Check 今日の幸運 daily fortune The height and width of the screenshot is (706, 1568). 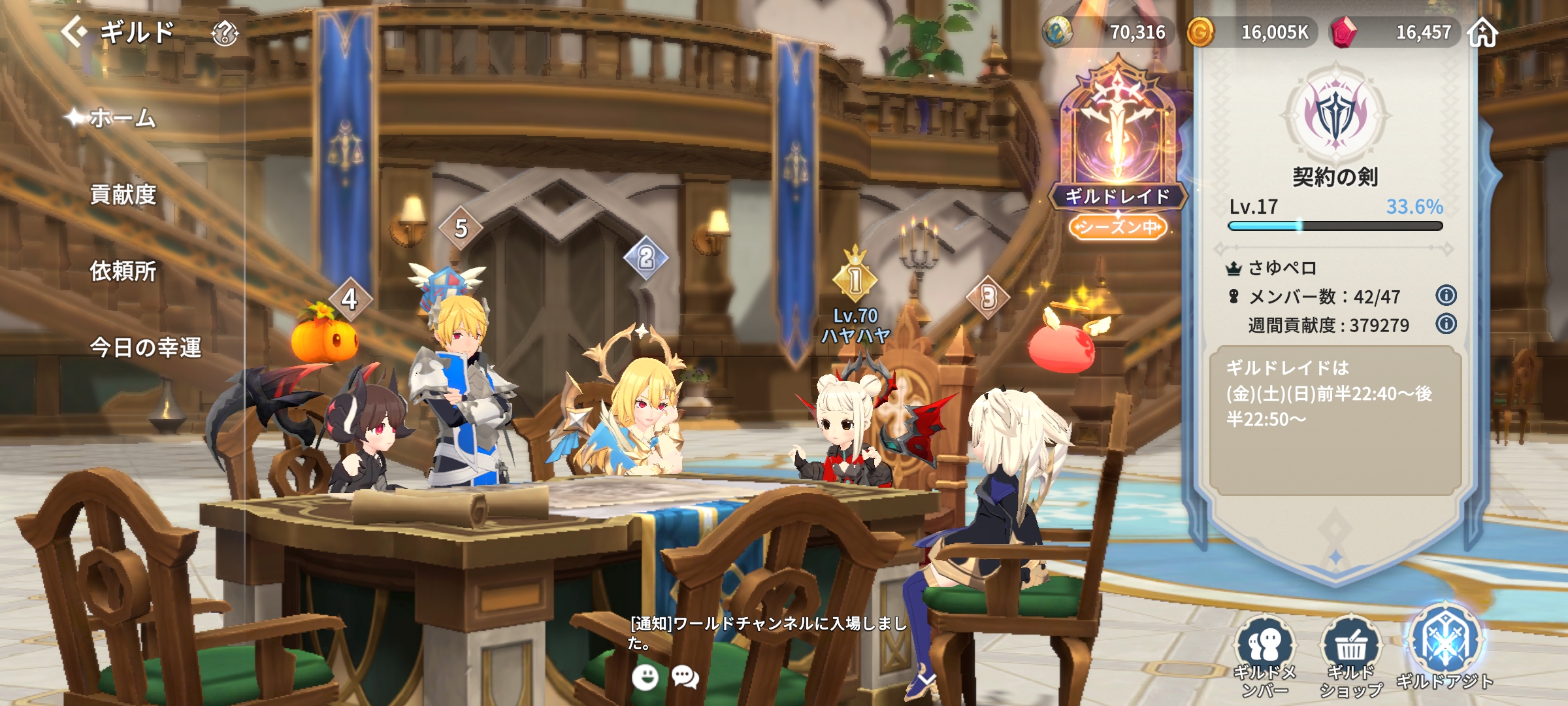pyautogui.click(x=145, y=347)
